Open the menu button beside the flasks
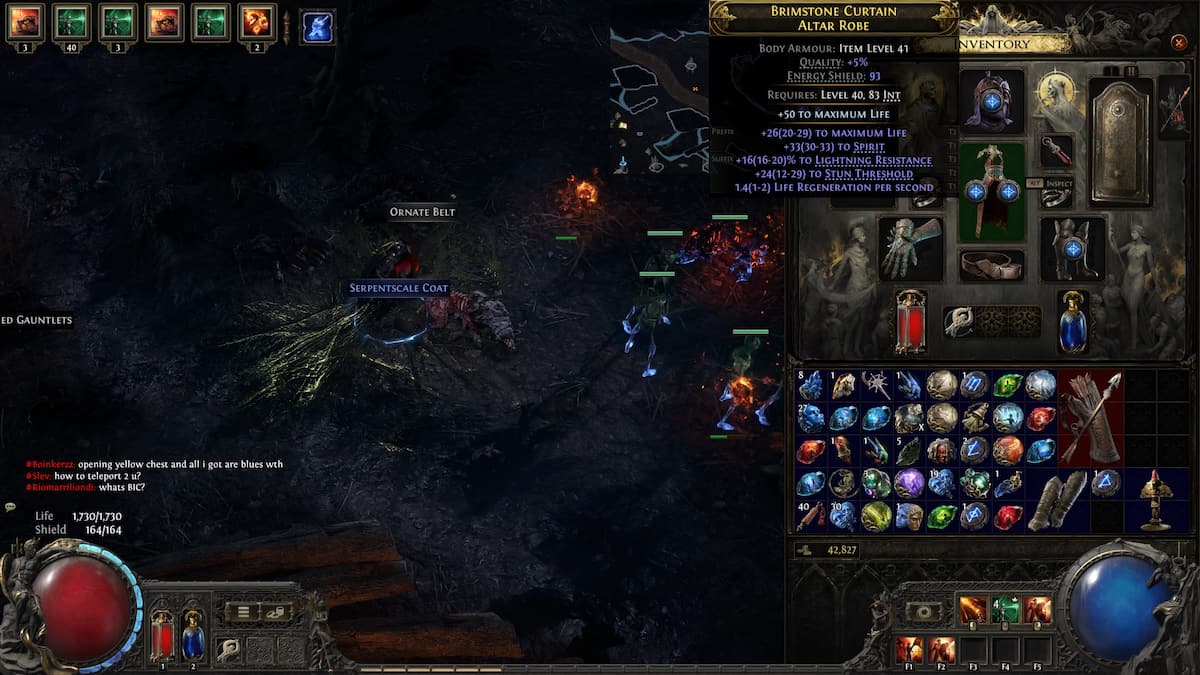 [x=243, y=611]
